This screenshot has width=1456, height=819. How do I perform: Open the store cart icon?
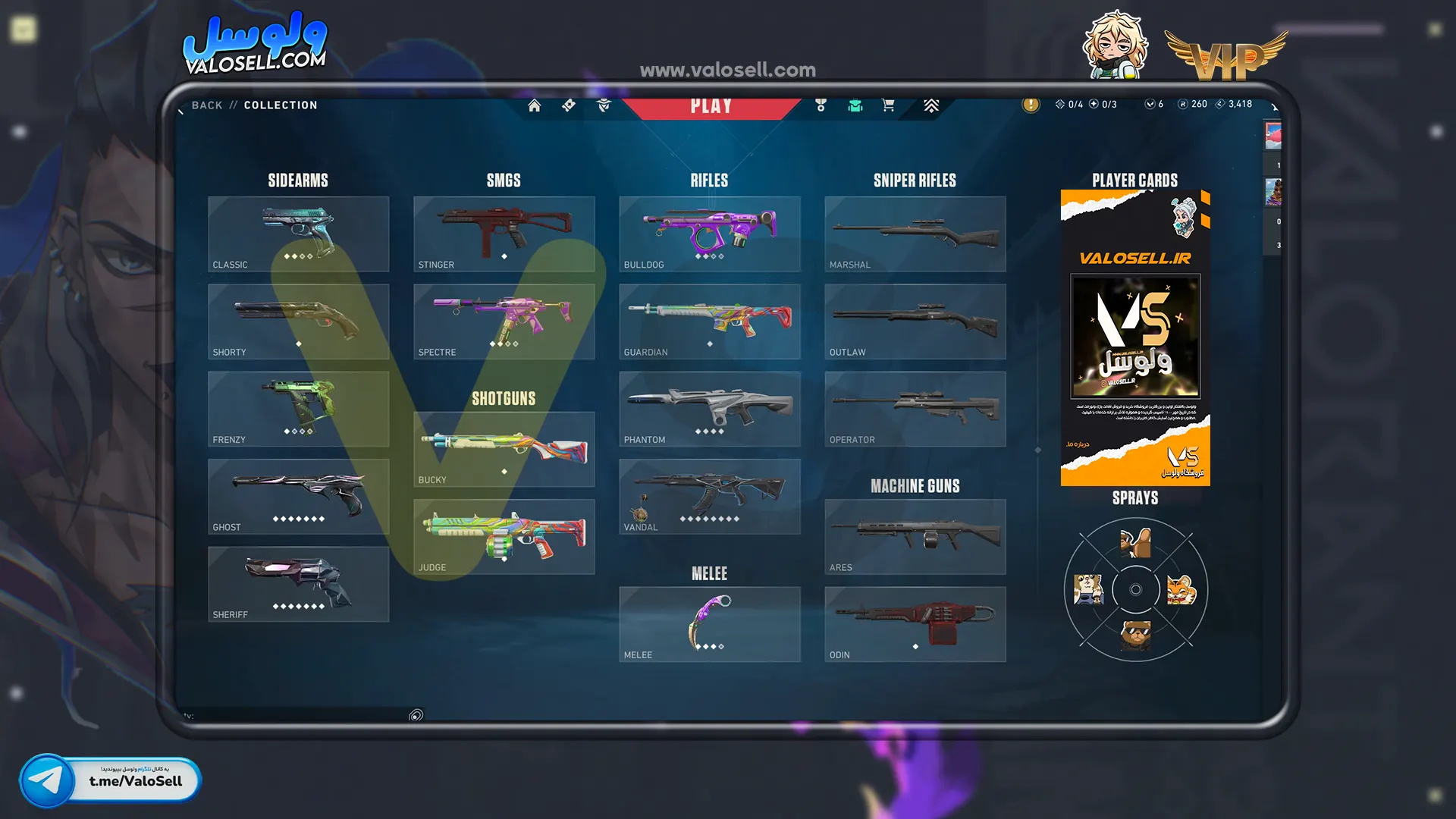pyautogui.click(x=888, y=105)
